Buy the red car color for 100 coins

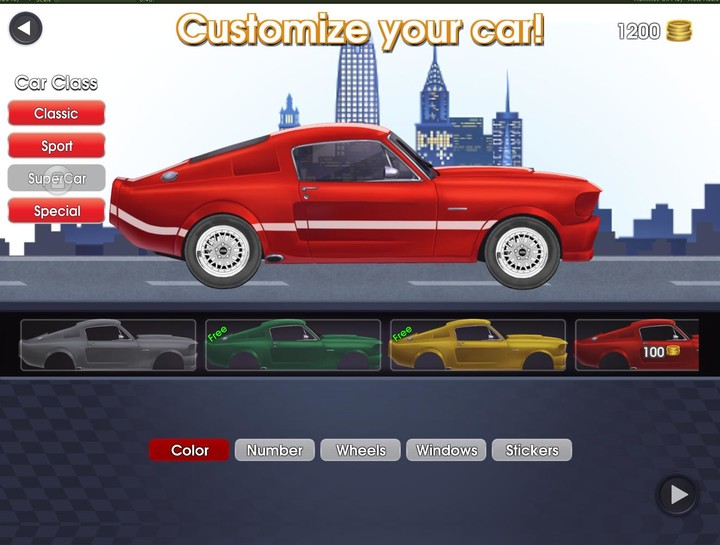pyautogui.click(x=637, y=345)
